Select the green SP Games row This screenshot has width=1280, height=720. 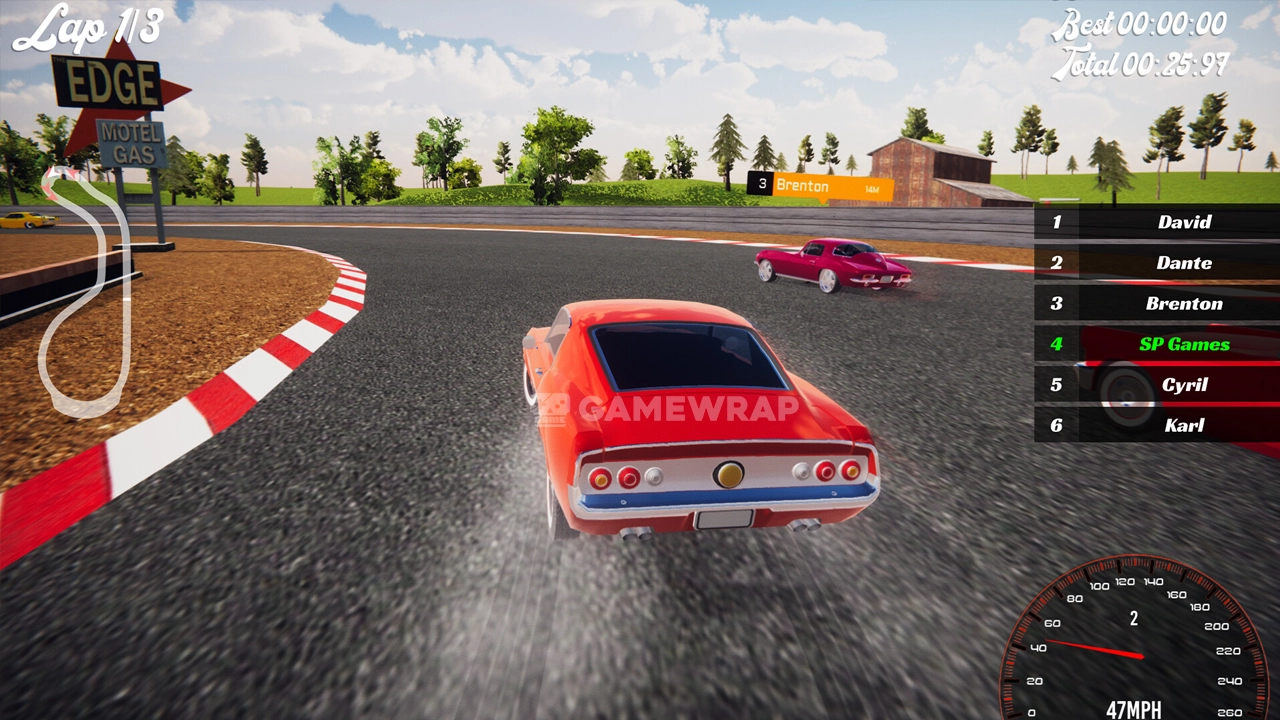coord(1157,344)
